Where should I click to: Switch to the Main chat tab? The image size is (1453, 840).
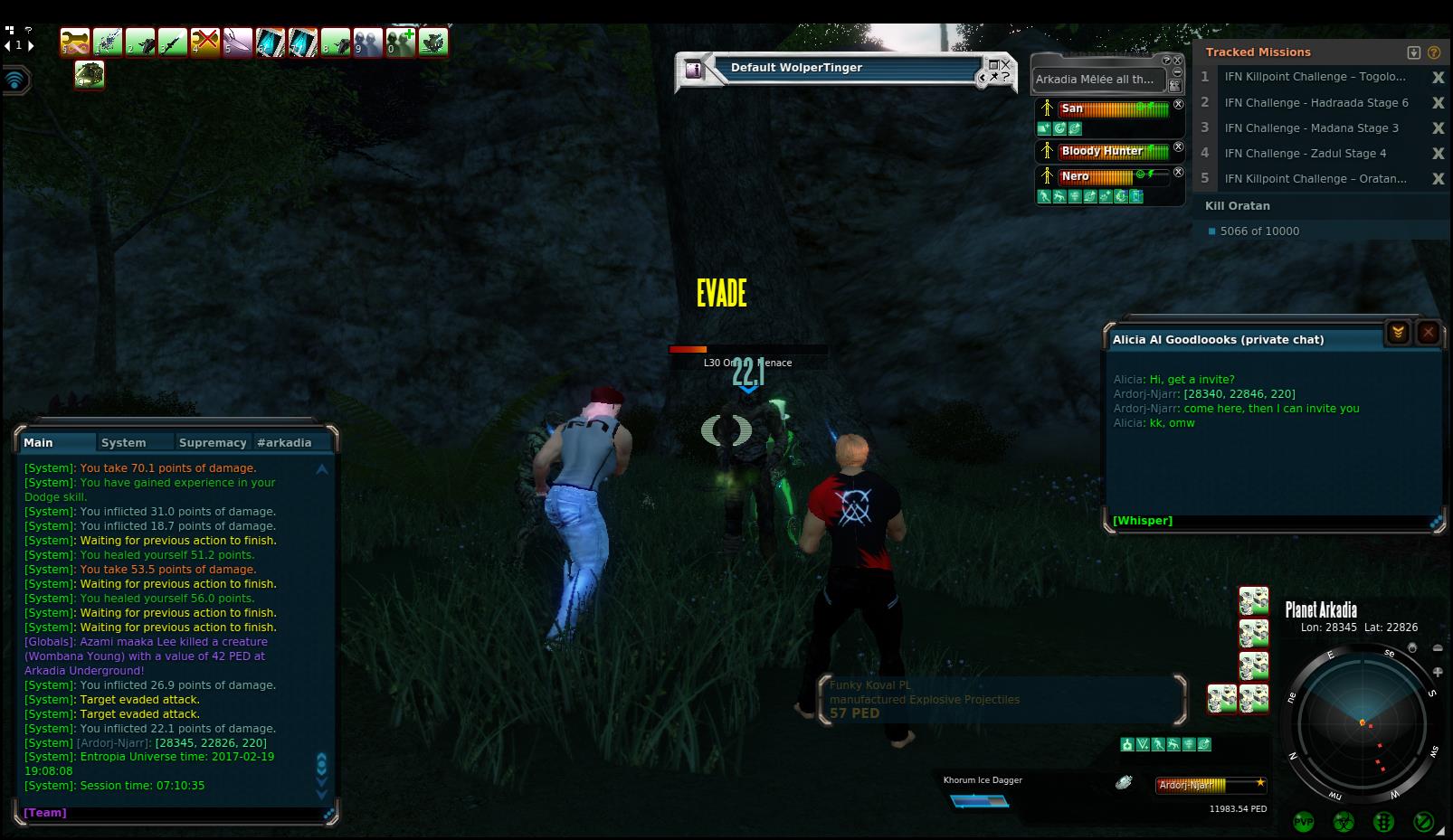pyautogui.click(x=38, y=442)
